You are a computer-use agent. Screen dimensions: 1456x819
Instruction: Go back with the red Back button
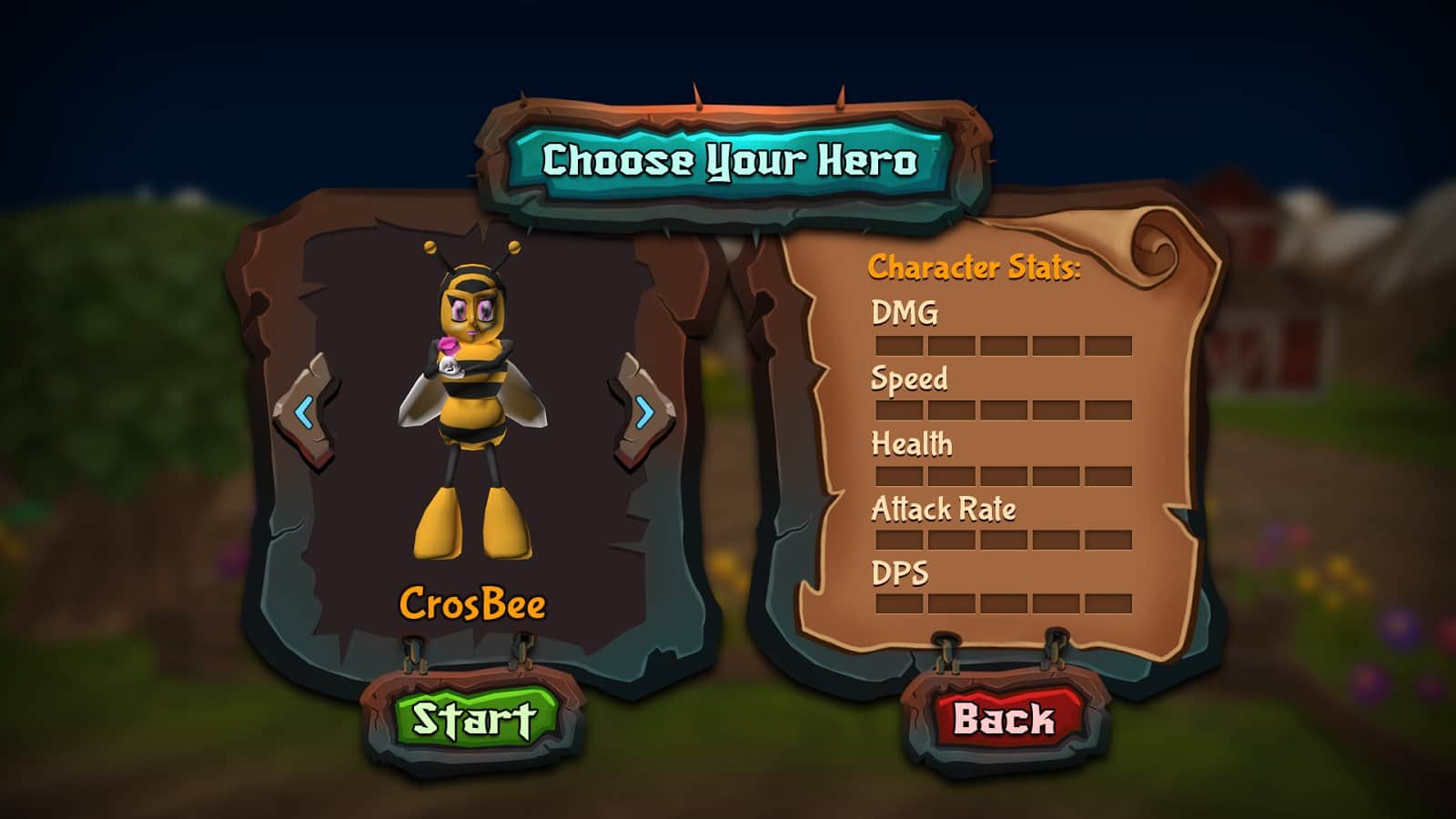point(1005,719)
